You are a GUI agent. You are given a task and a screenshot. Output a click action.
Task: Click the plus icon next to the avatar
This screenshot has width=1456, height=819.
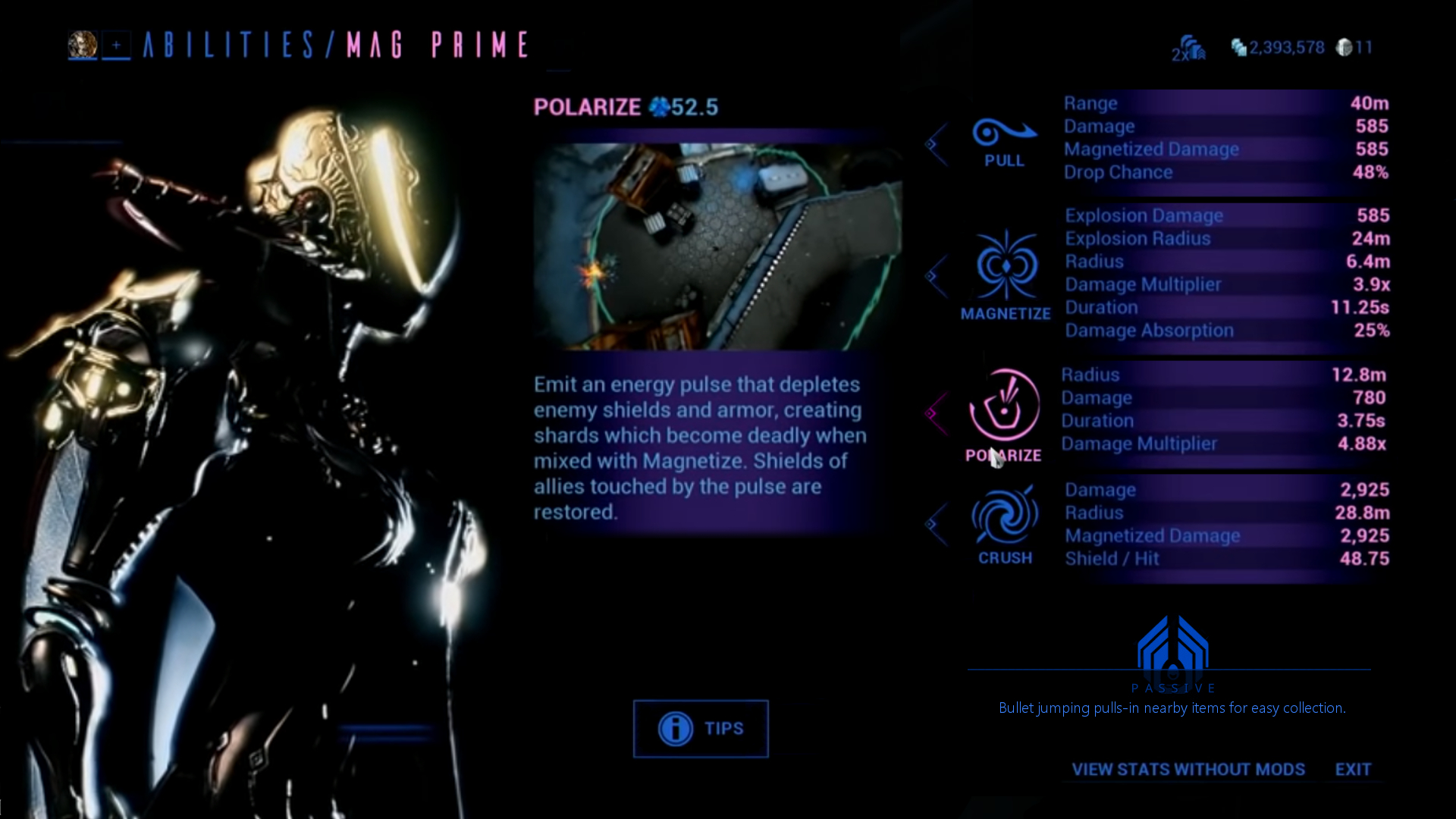115,45
